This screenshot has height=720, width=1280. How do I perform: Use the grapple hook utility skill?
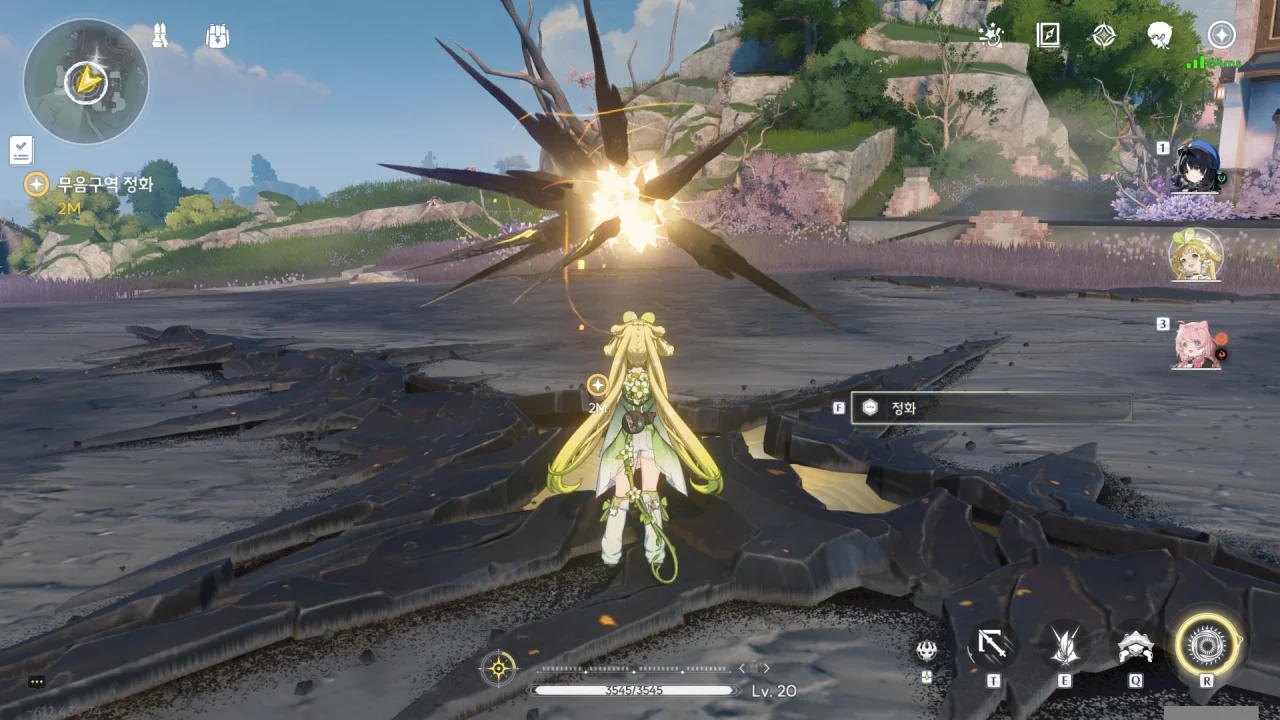(993, 646)
